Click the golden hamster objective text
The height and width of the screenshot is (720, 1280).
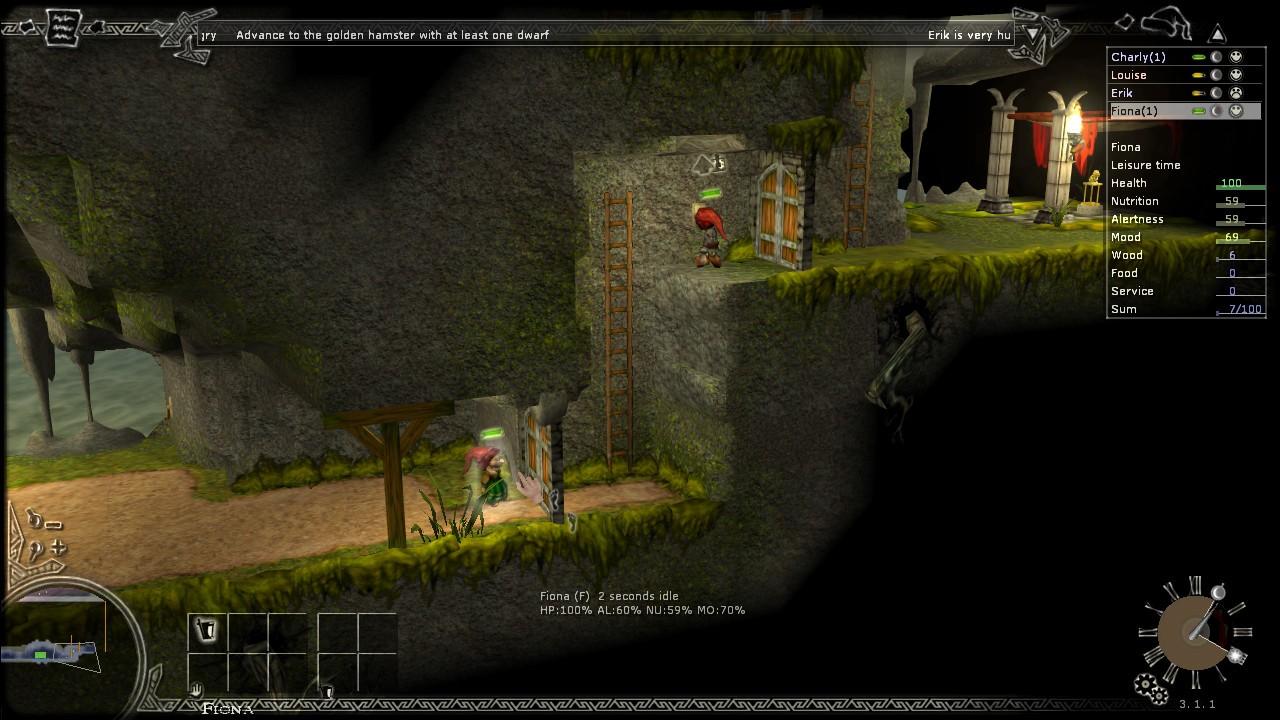(390, 34)
